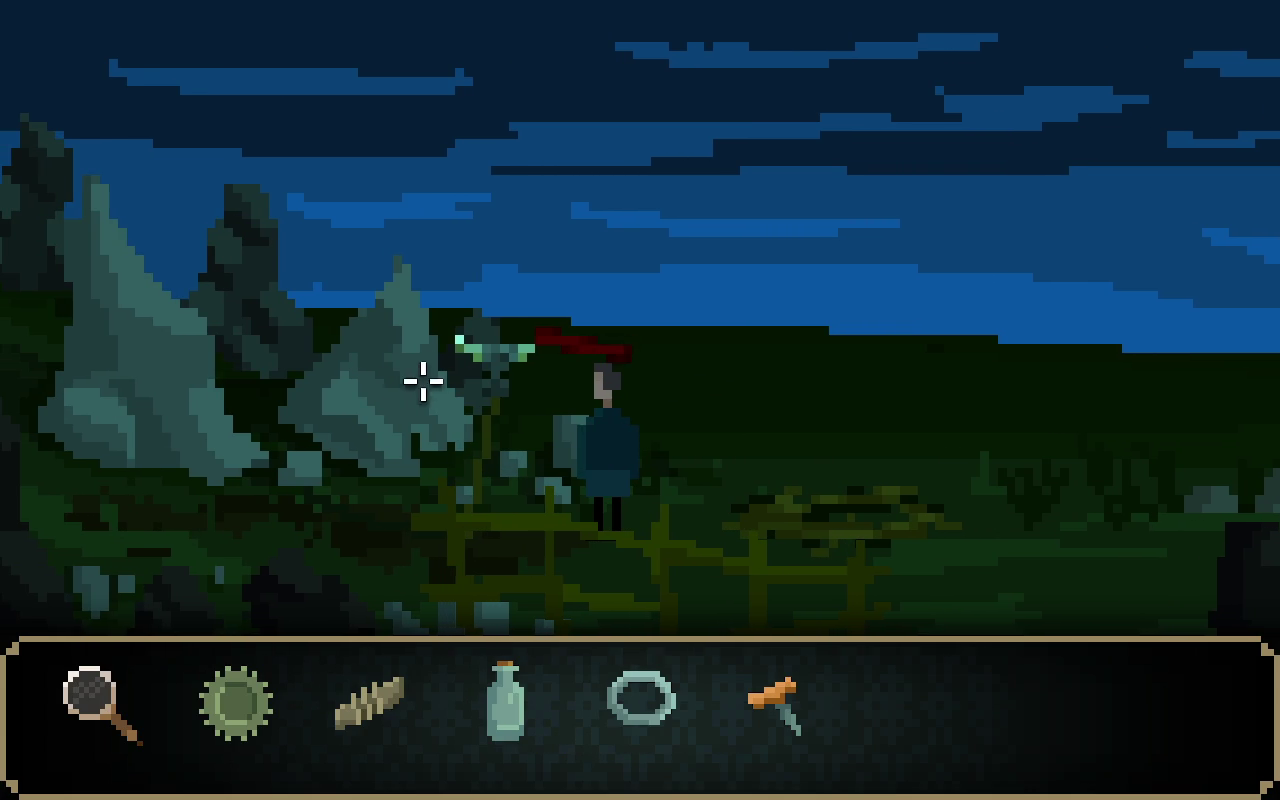Inspect the red banner above the character
1280x800 pixels.
pyautogui.click(x=585, y=345)
